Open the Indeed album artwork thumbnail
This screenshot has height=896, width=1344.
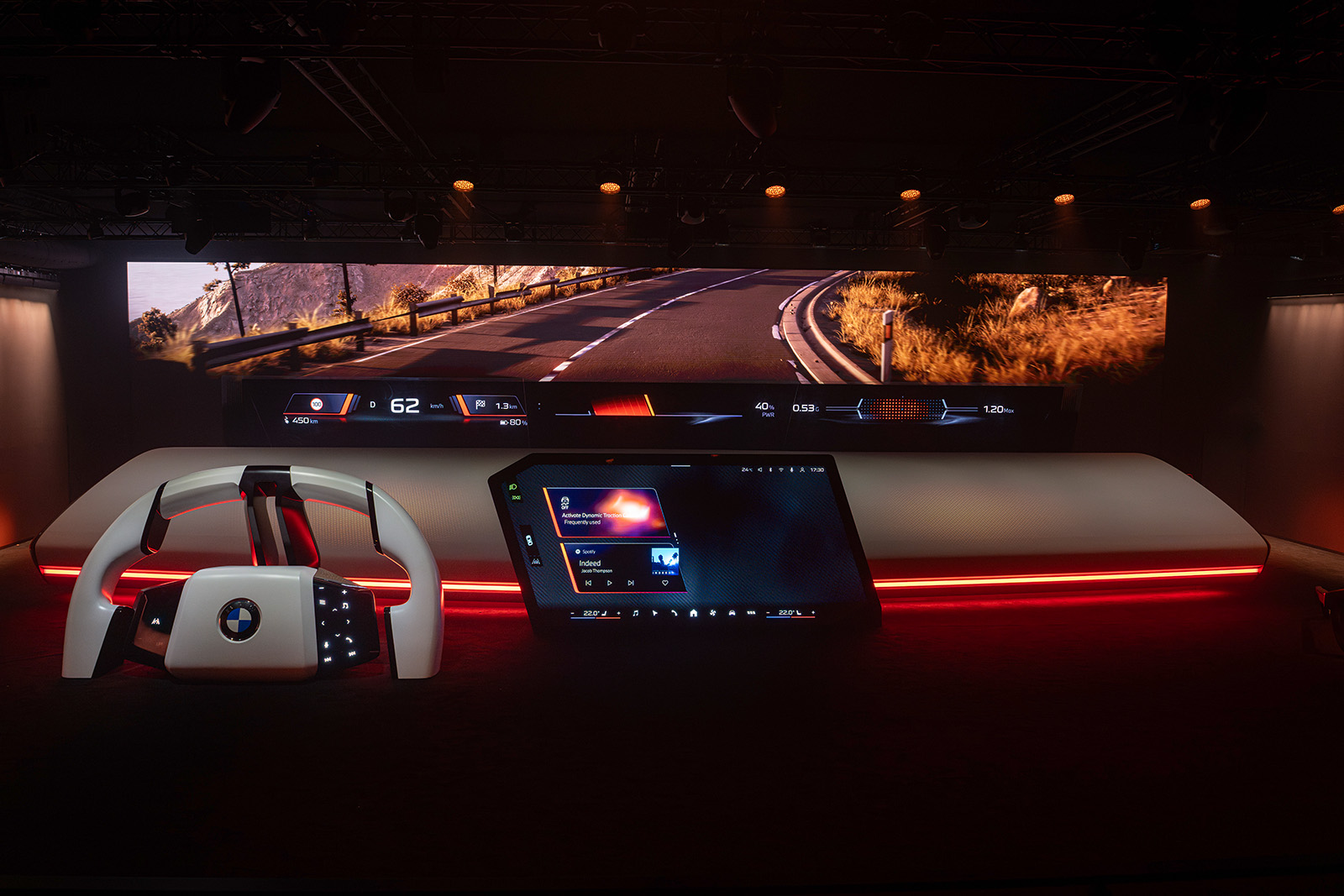click(x=664, y=560)
